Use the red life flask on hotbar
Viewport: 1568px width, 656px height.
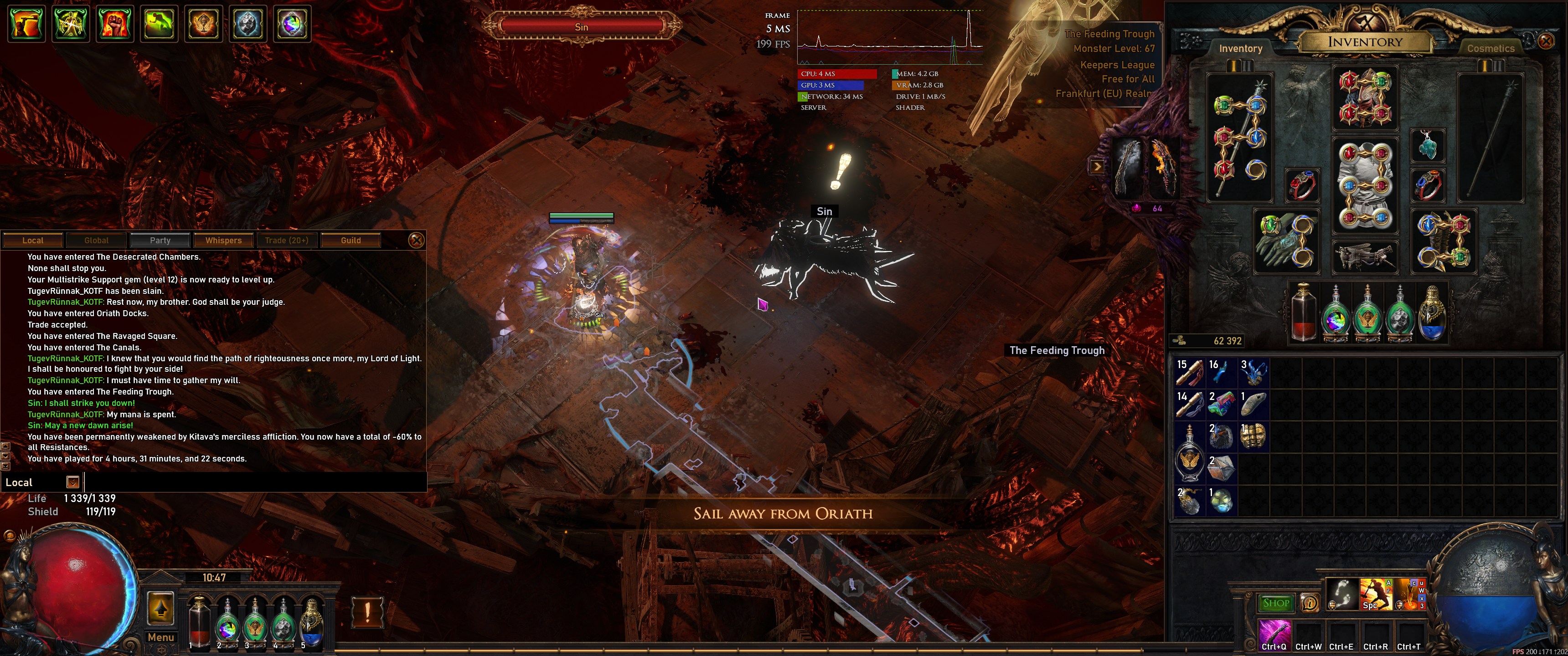199,622
